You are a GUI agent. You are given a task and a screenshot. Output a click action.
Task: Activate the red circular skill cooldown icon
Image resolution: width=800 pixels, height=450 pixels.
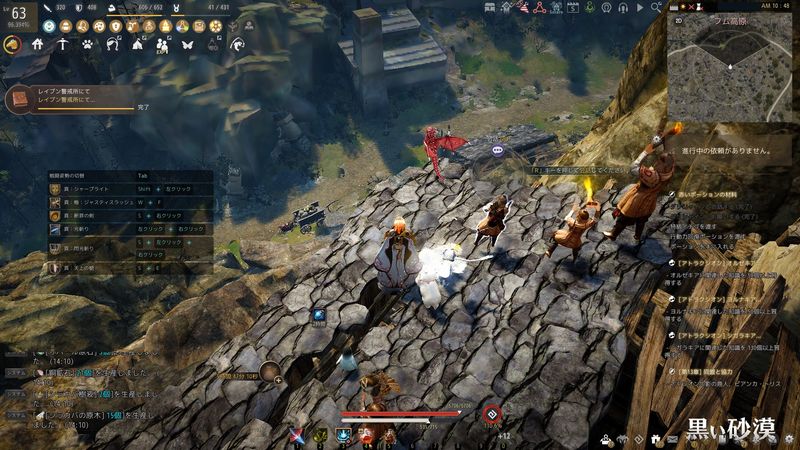(x=491, y=414)
